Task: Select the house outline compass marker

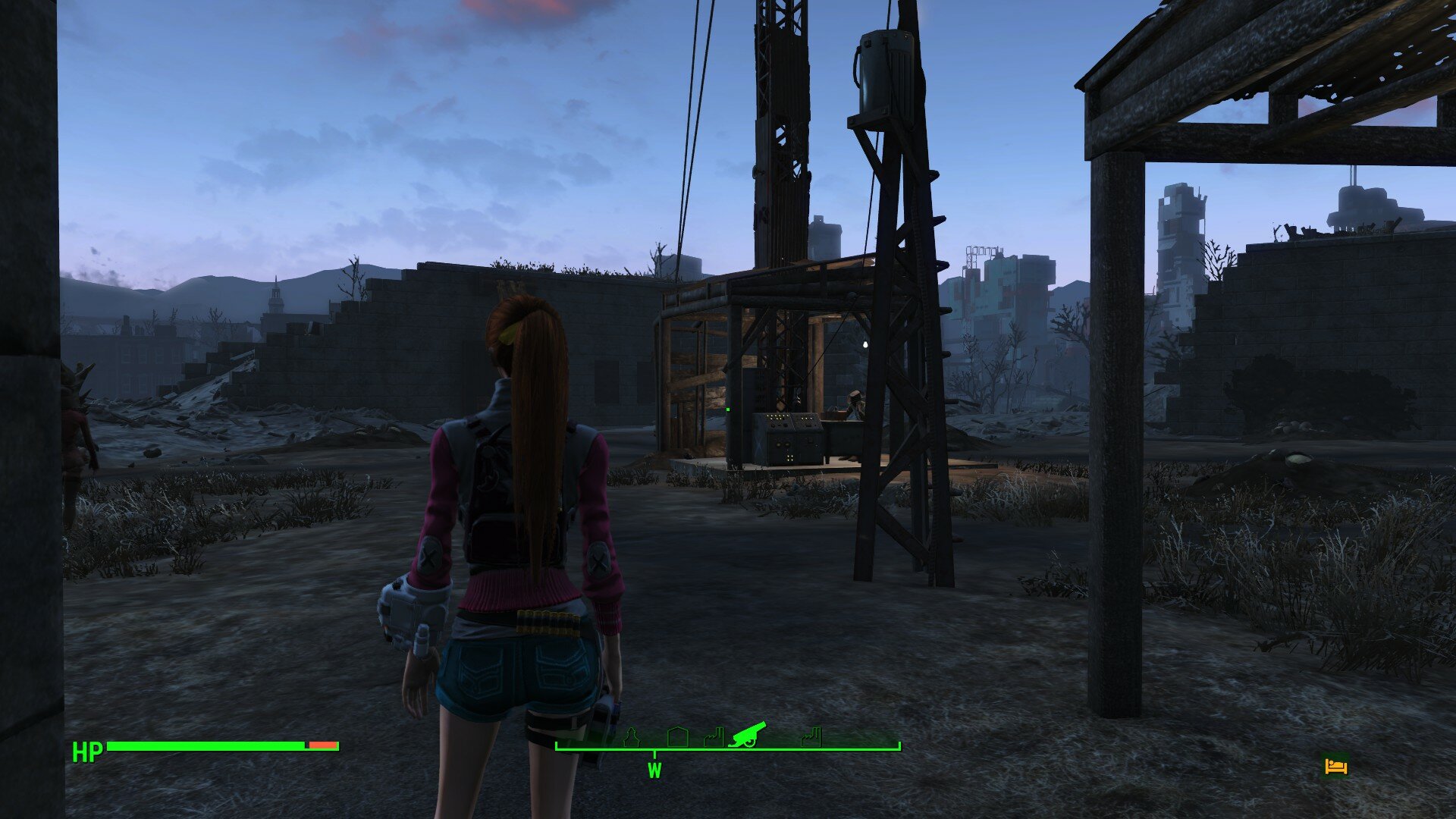Action: coord(677,737)
